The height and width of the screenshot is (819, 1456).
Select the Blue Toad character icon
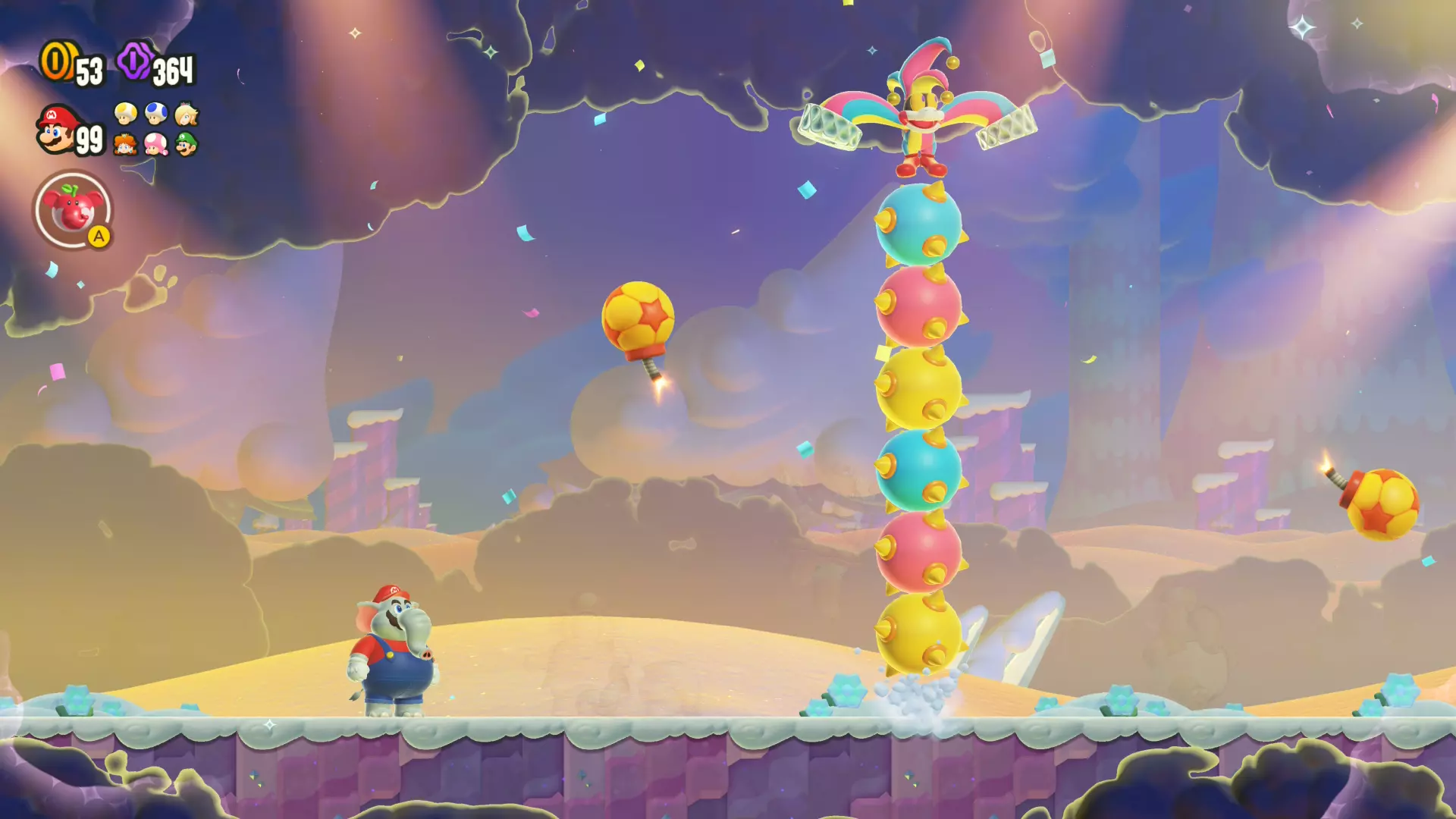[x=156, y=114]
